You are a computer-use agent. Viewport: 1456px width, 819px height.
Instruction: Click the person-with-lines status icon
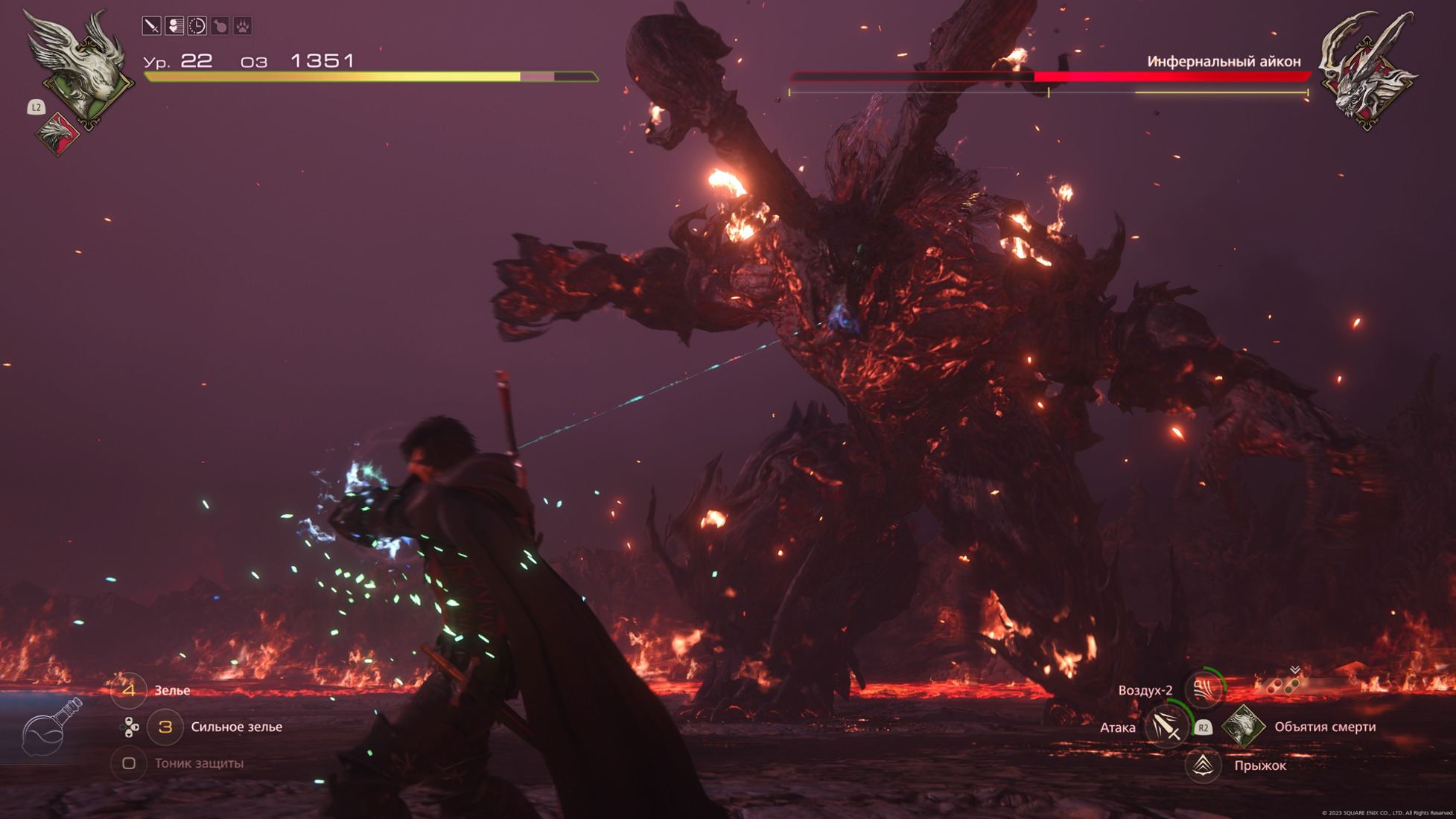[x=174, y=26]
